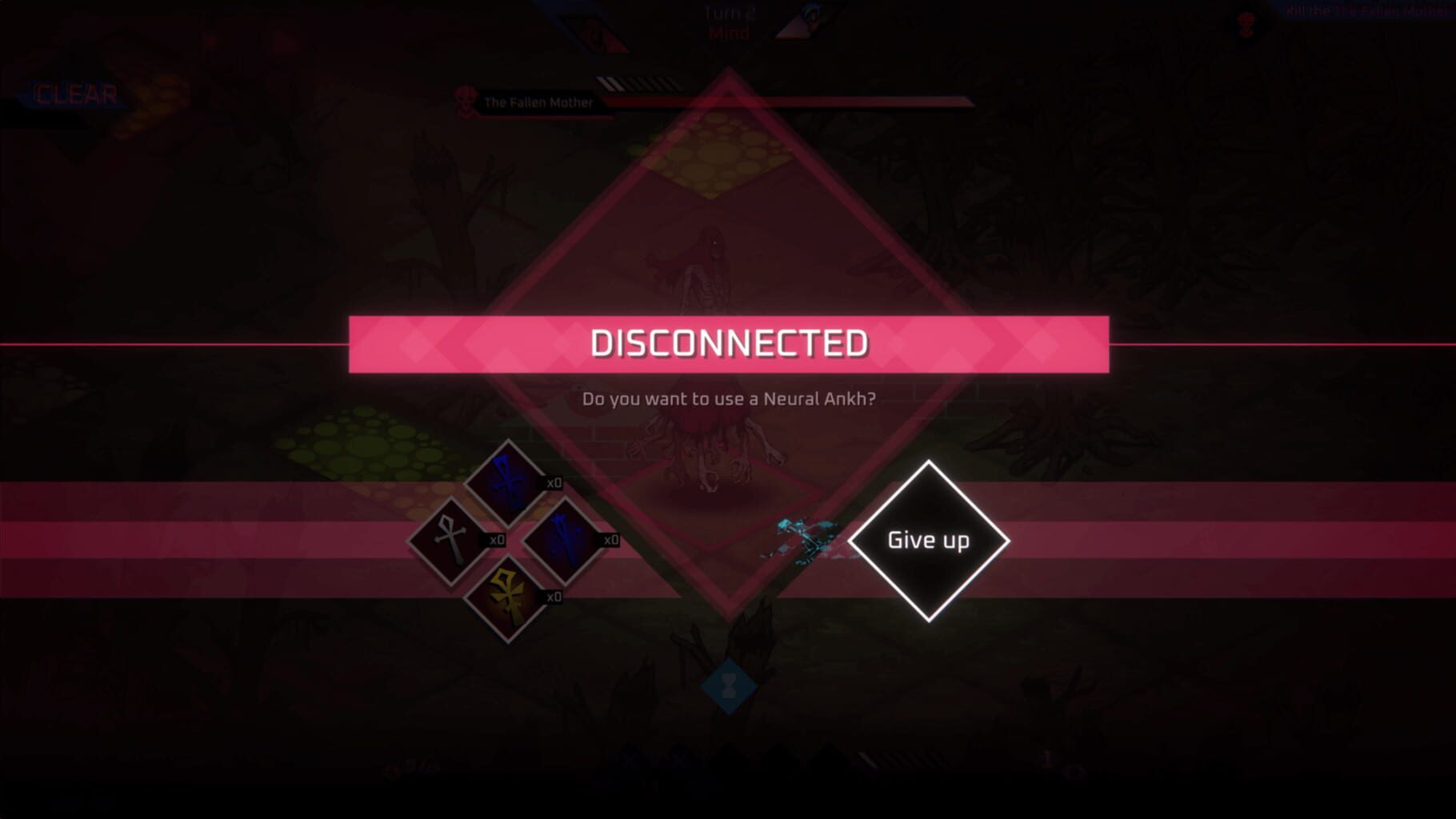The height and width of the screenshot is (819, 1456).
Task: Click the CLEAR label in top-left
Action: [x=76, y=94]
